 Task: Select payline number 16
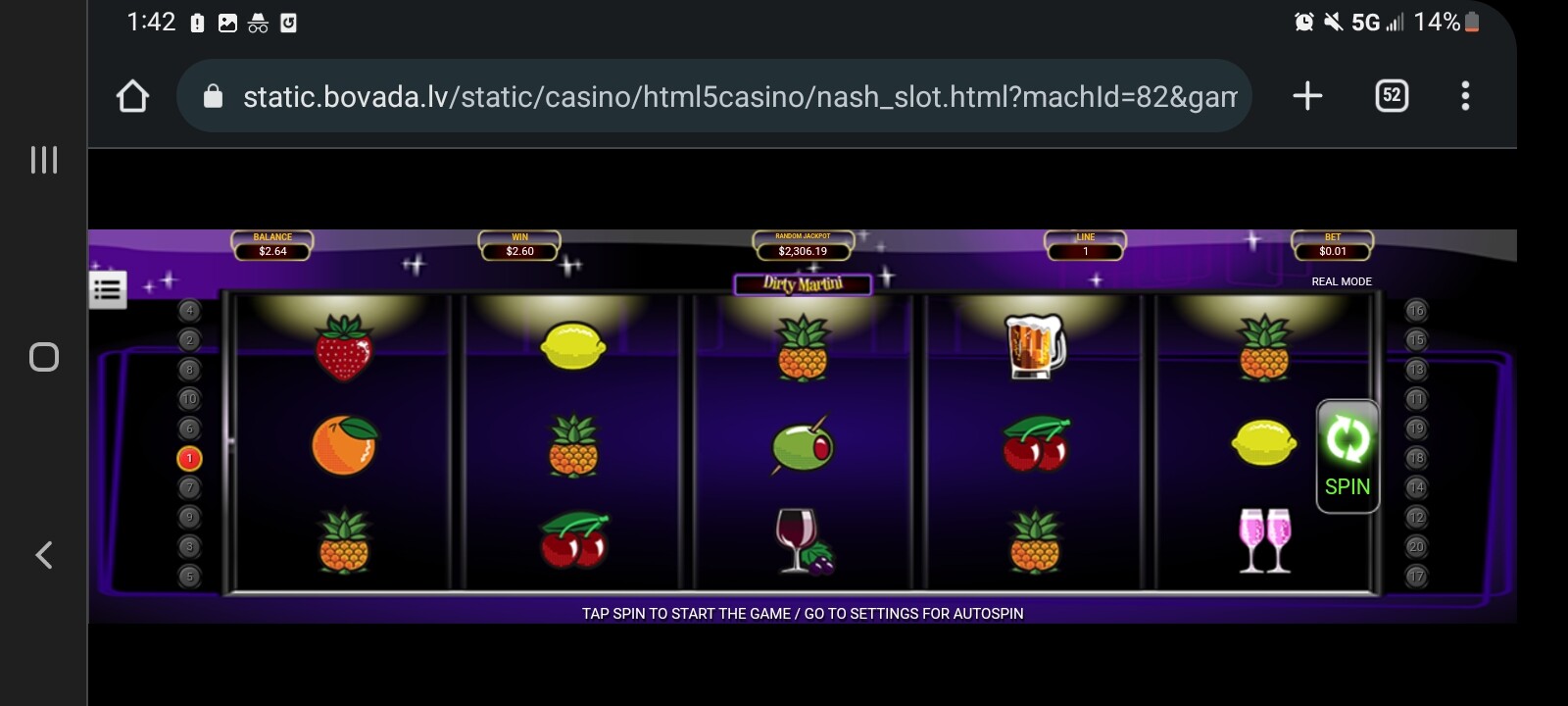click(1416, 311)
